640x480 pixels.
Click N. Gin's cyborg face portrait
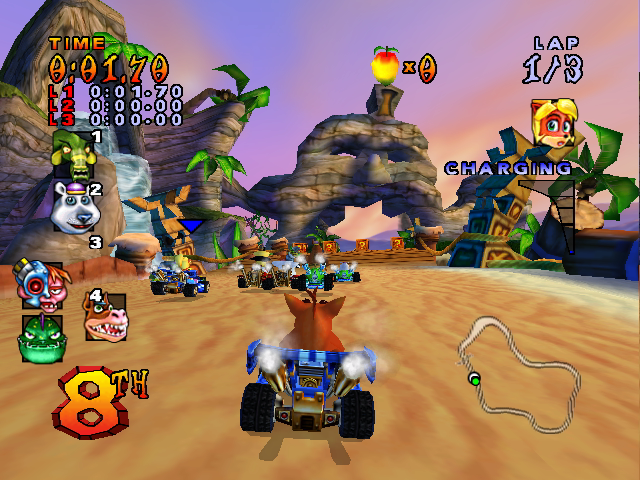coord(37,284)
